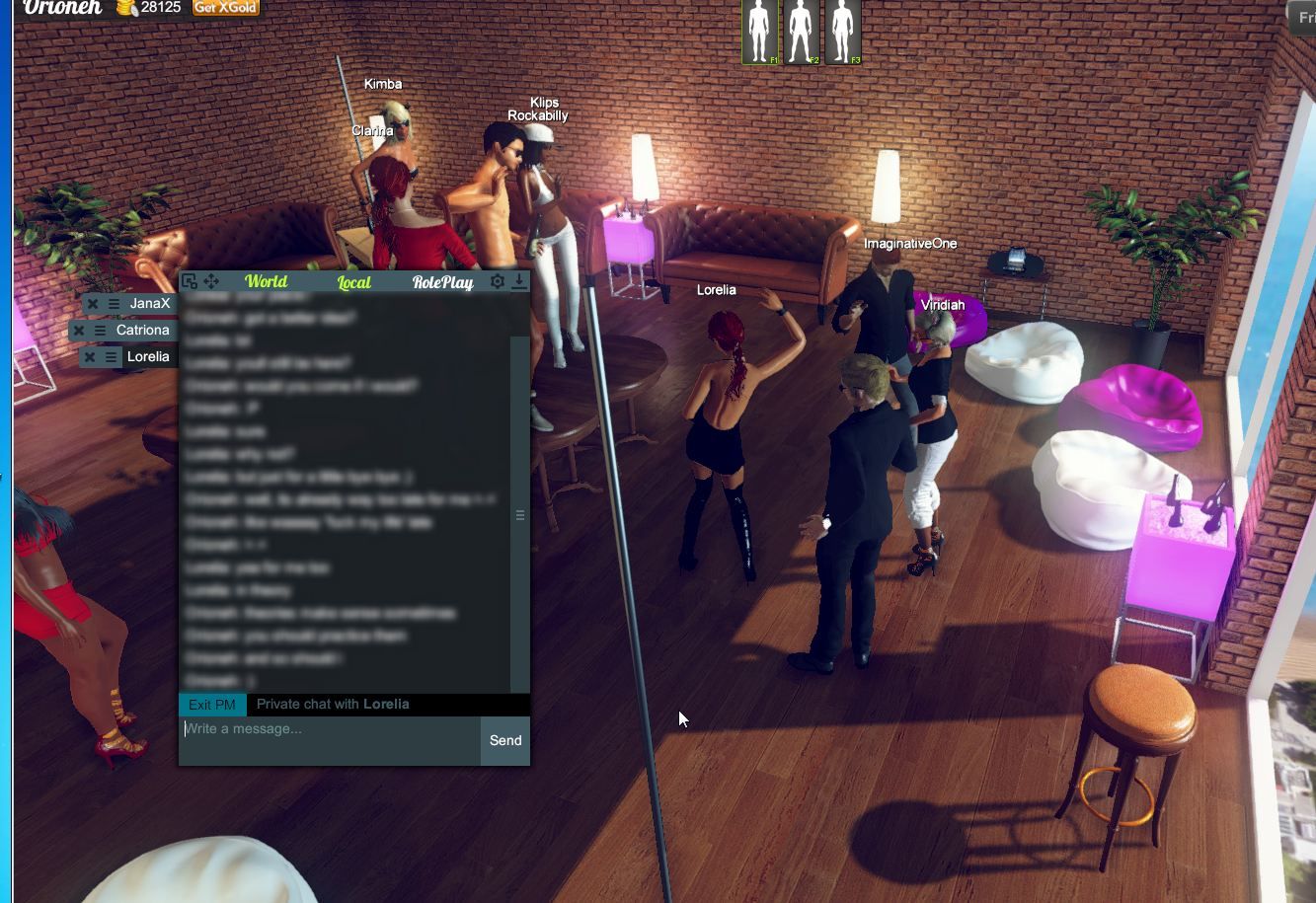Open the Lorelia conversation options menu
The height and width of the screenshot is (903, 1316).
pos(111,356)
